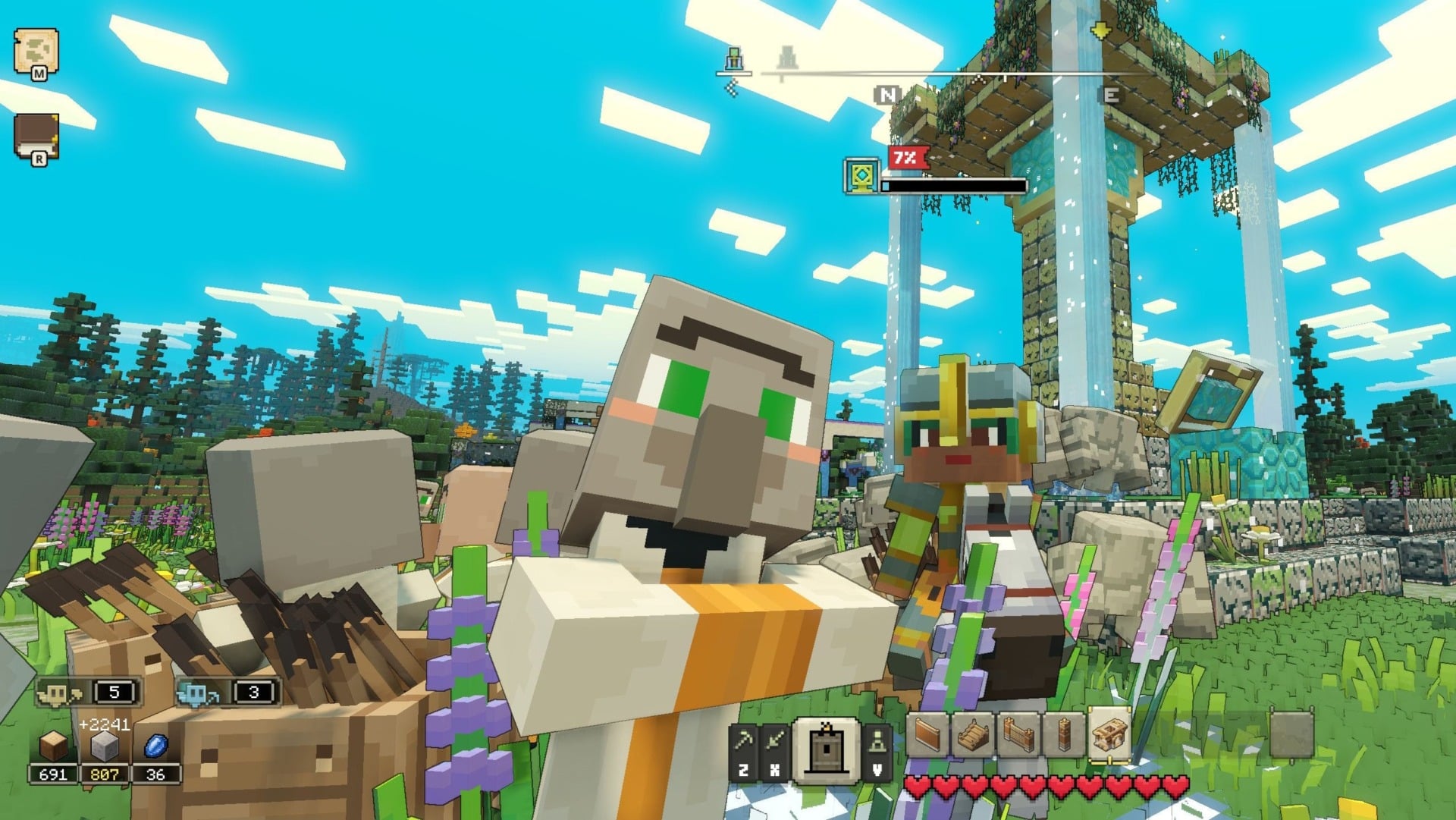The image size is (1456, 820).
Task: Click the black 7% health progress bar
Action: point(954,184)
